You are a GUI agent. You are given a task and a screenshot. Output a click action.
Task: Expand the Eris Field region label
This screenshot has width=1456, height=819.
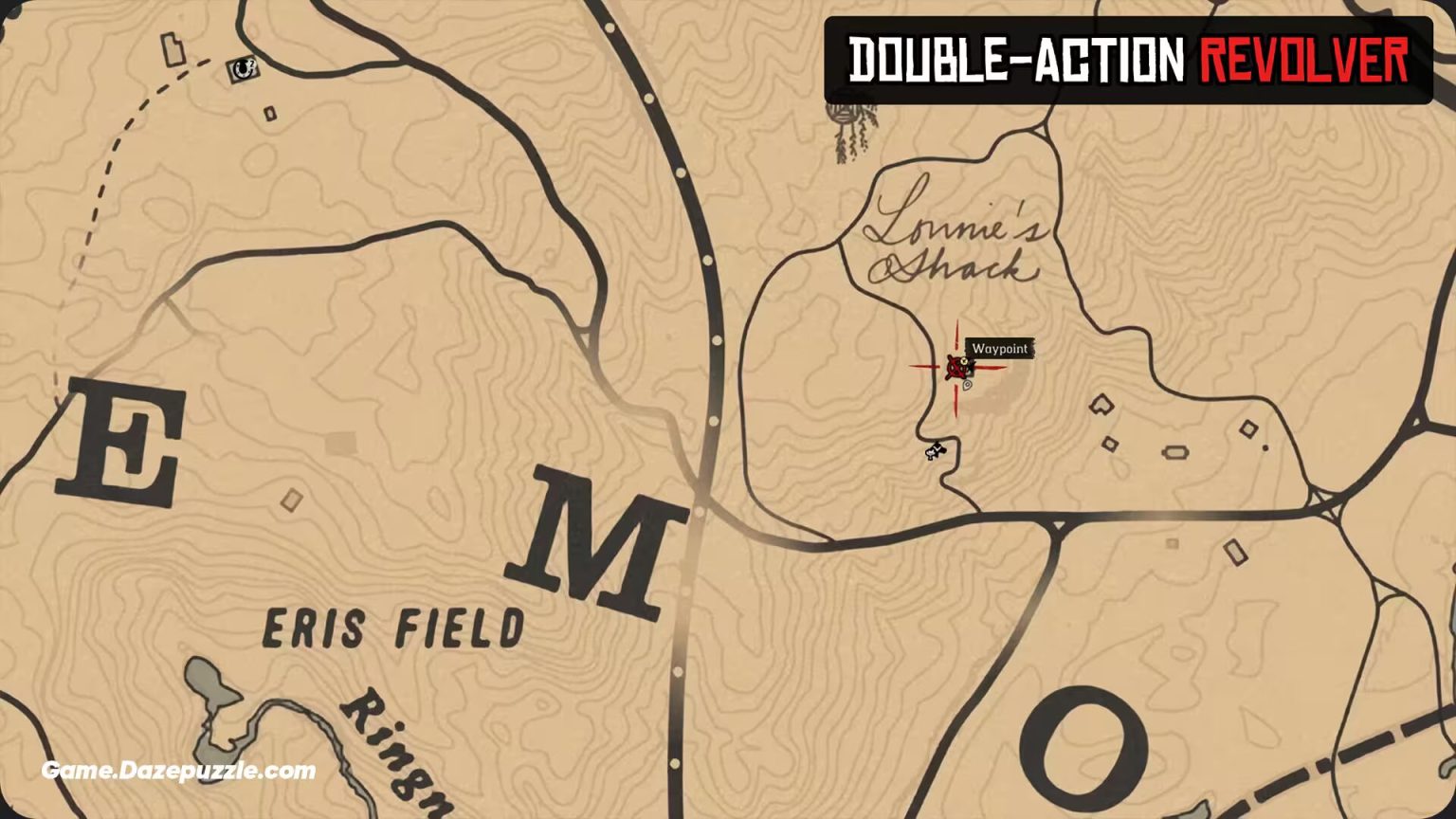point(393,624)
